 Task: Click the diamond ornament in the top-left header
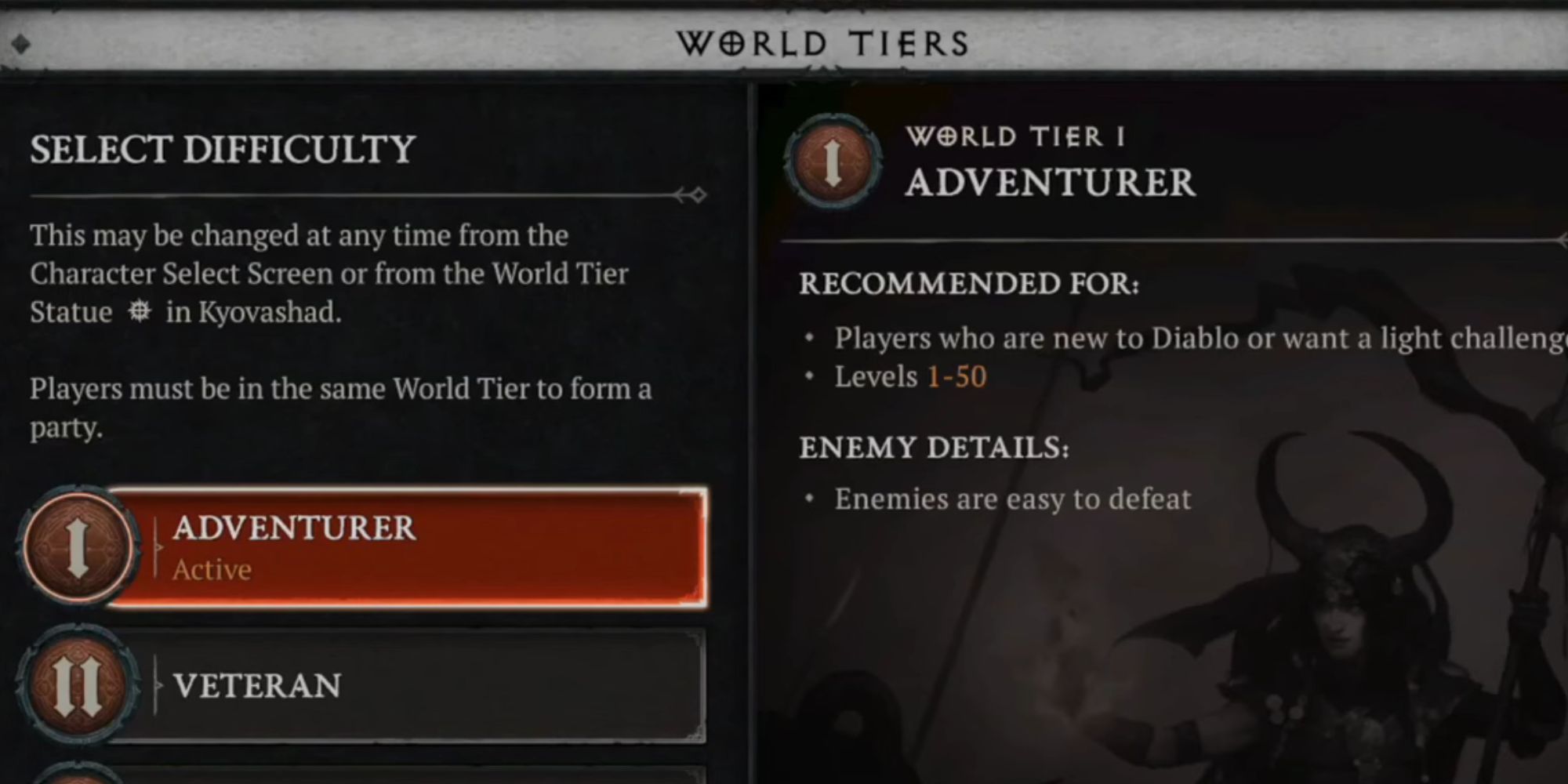20,45
